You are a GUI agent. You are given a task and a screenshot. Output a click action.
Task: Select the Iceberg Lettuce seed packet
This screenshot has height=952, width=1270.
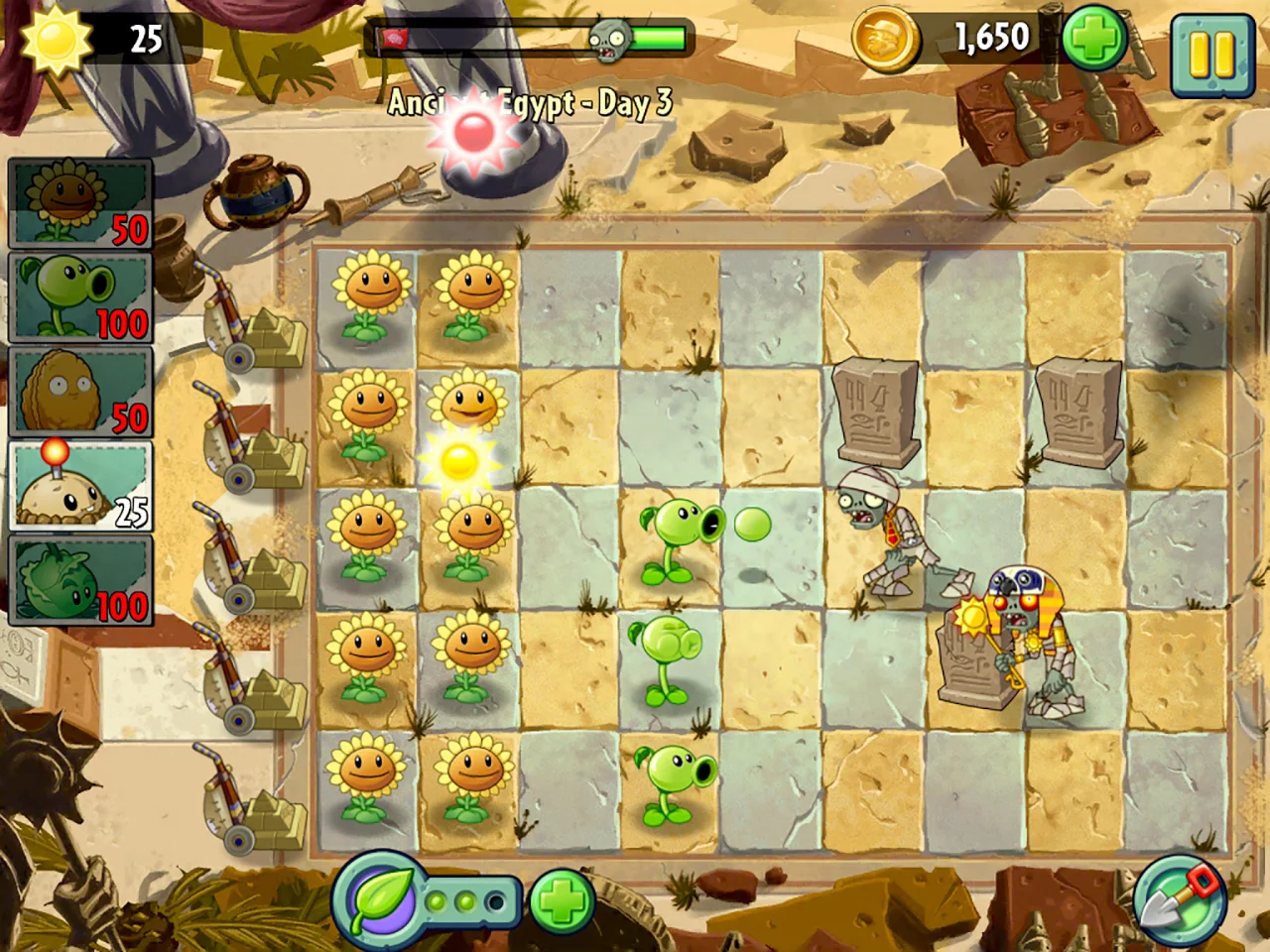click(79, 580)
